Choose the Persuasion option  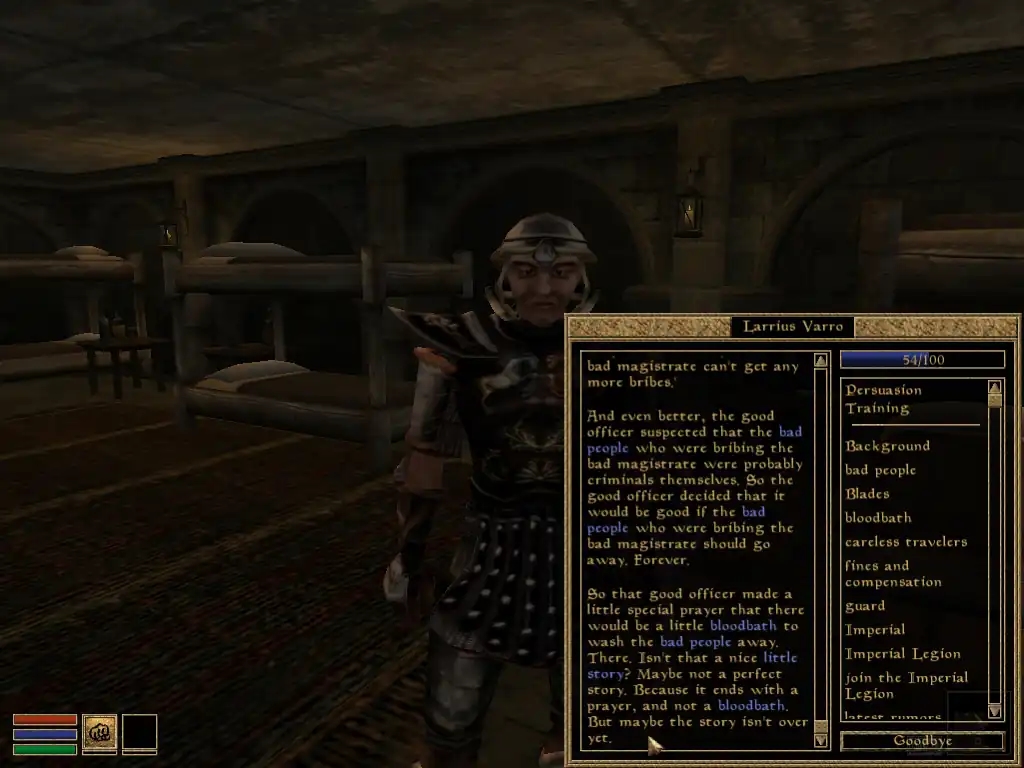click(883, 390)
